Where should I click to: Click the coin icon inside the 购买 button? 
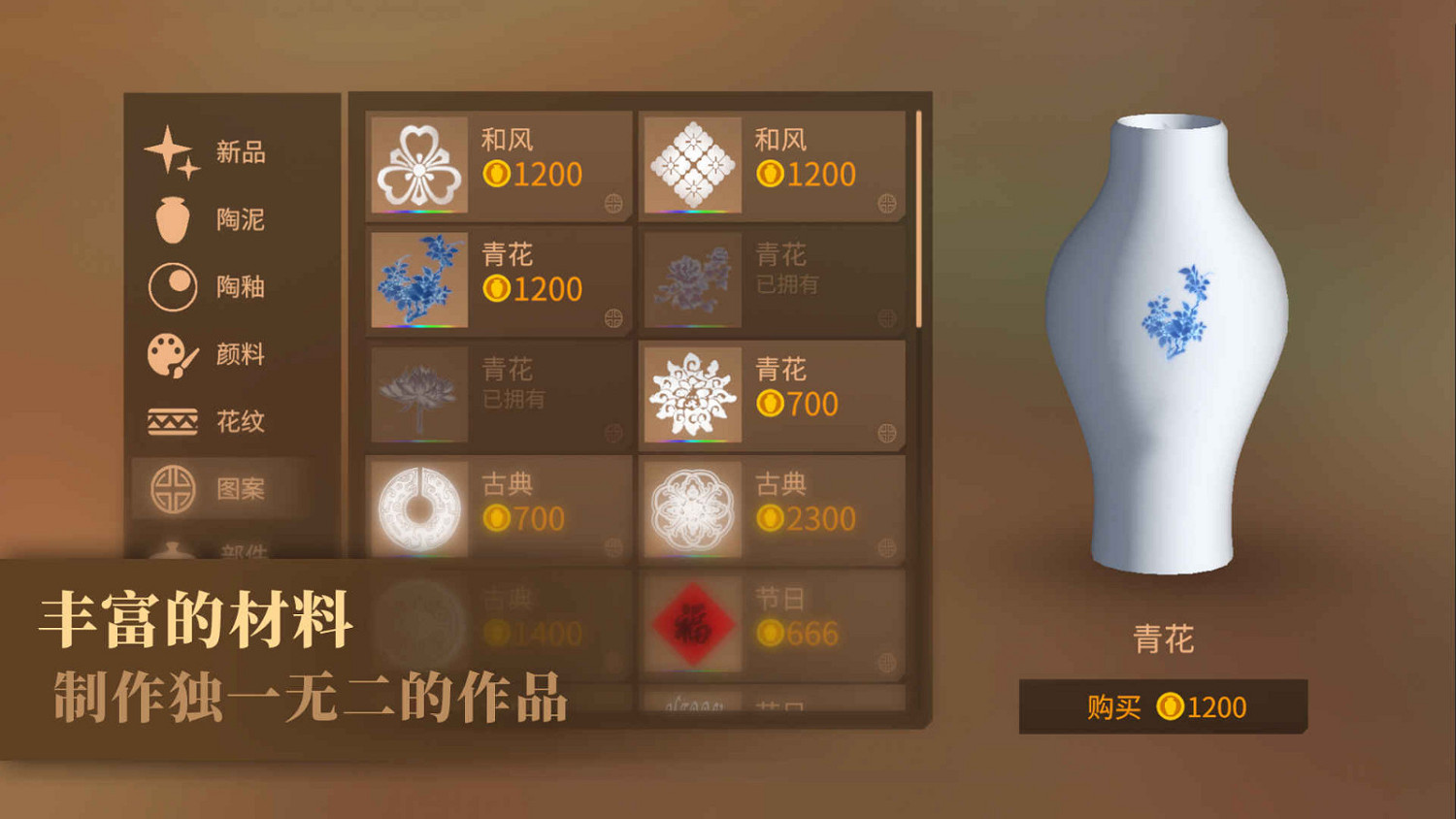pos(1172,706)
